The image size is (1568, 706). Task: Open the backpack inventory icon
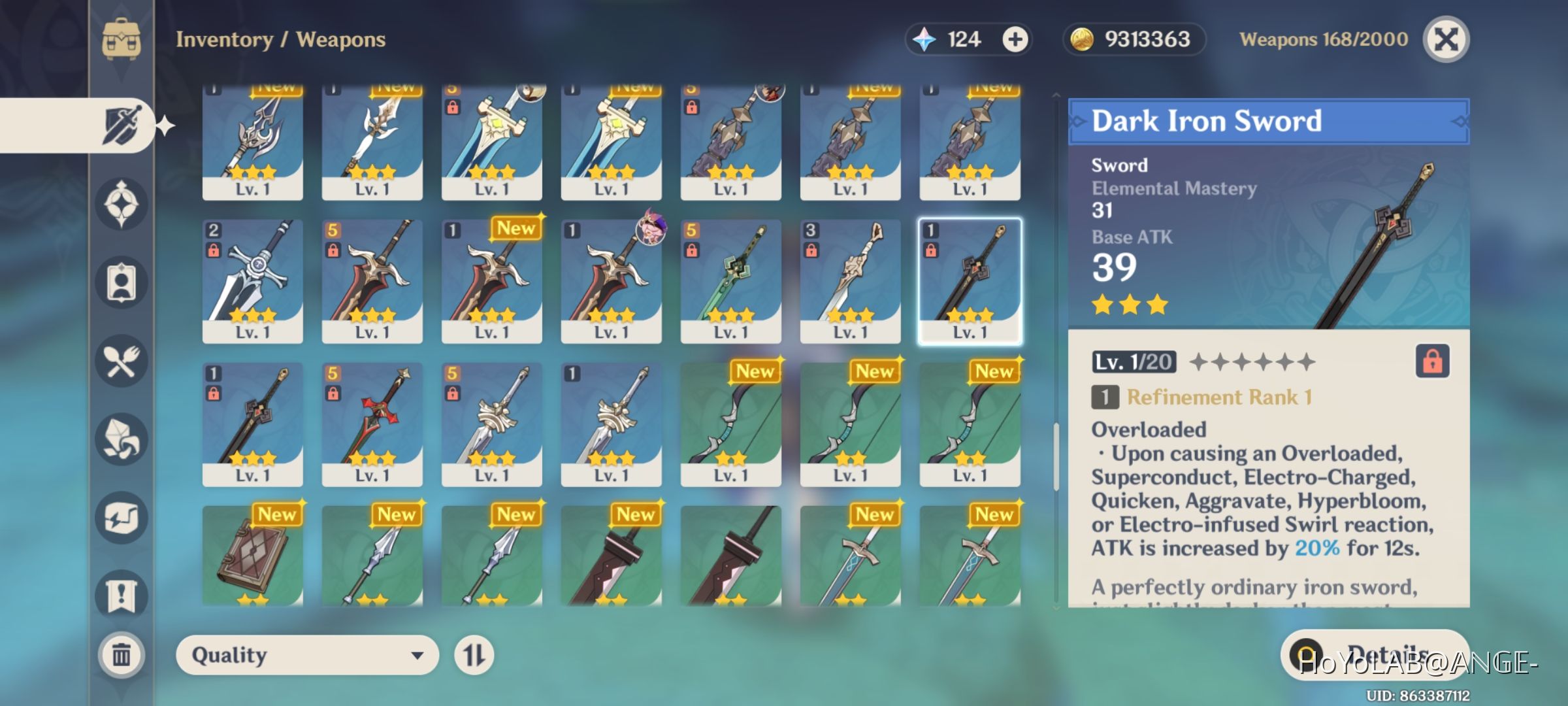tap(122, 39)
